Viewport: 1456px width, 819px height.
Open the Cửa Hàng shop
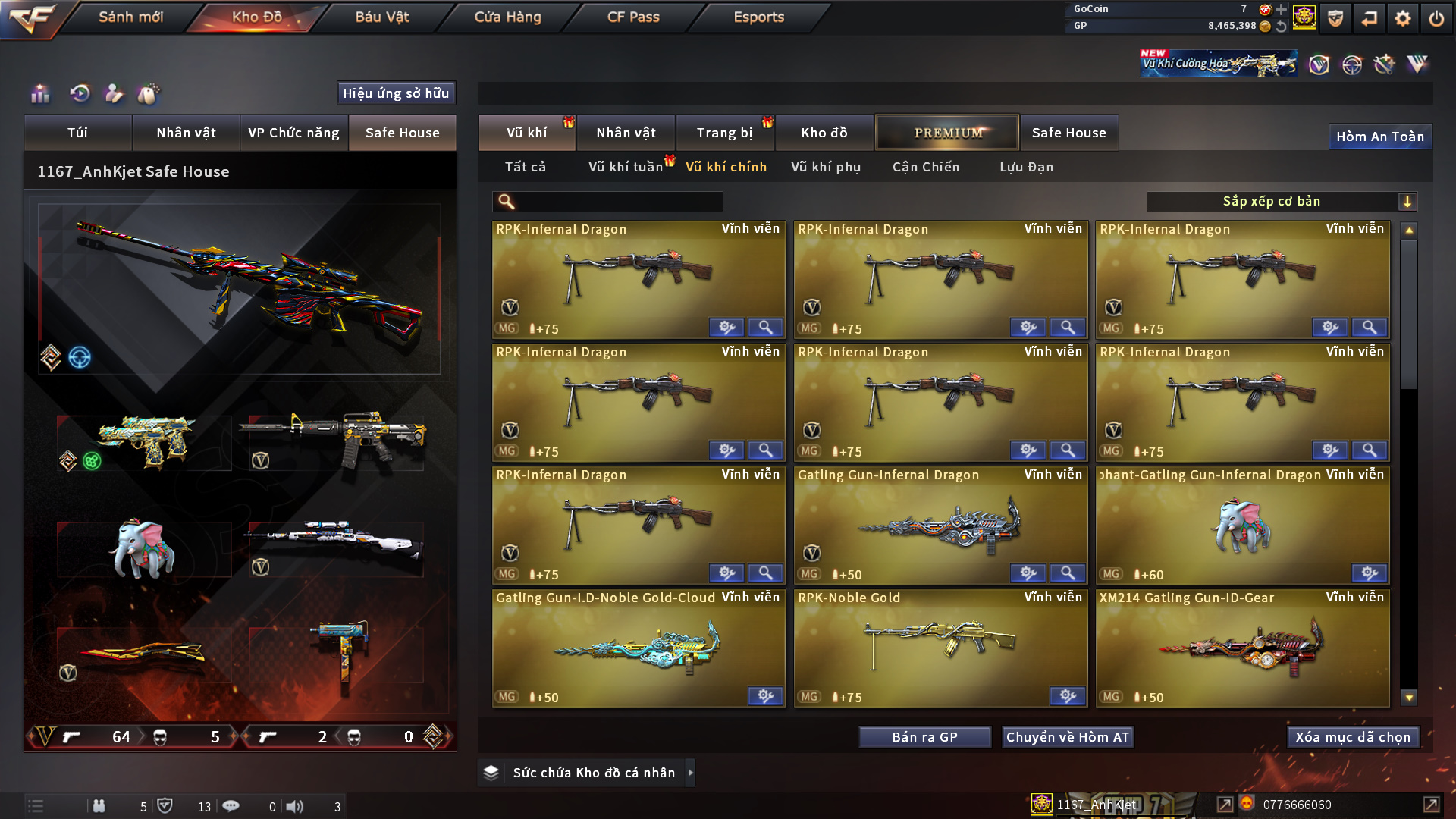point(507,17)
